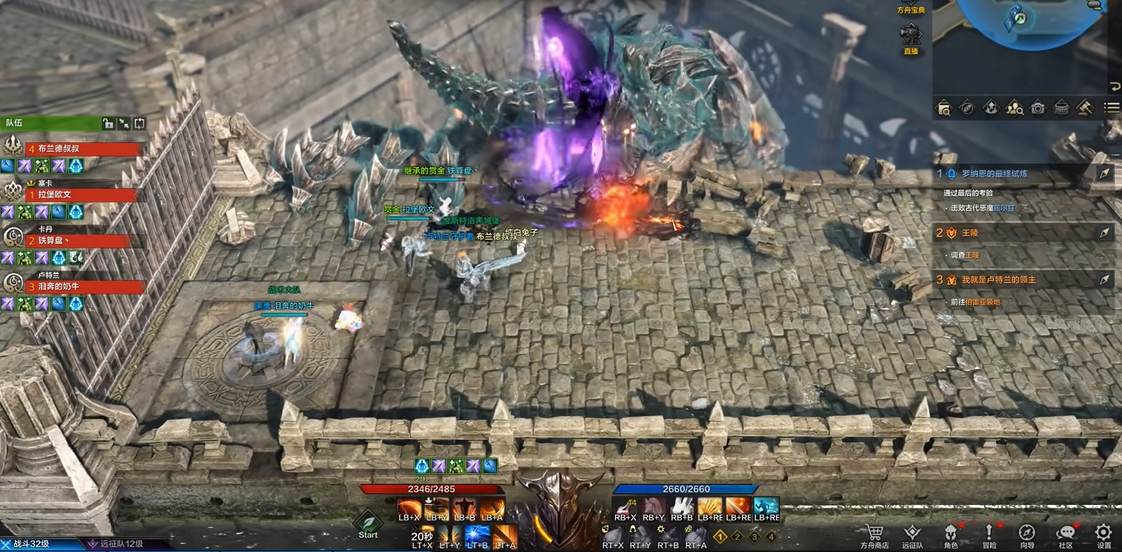Click the Start leaf button

[368, 522]
